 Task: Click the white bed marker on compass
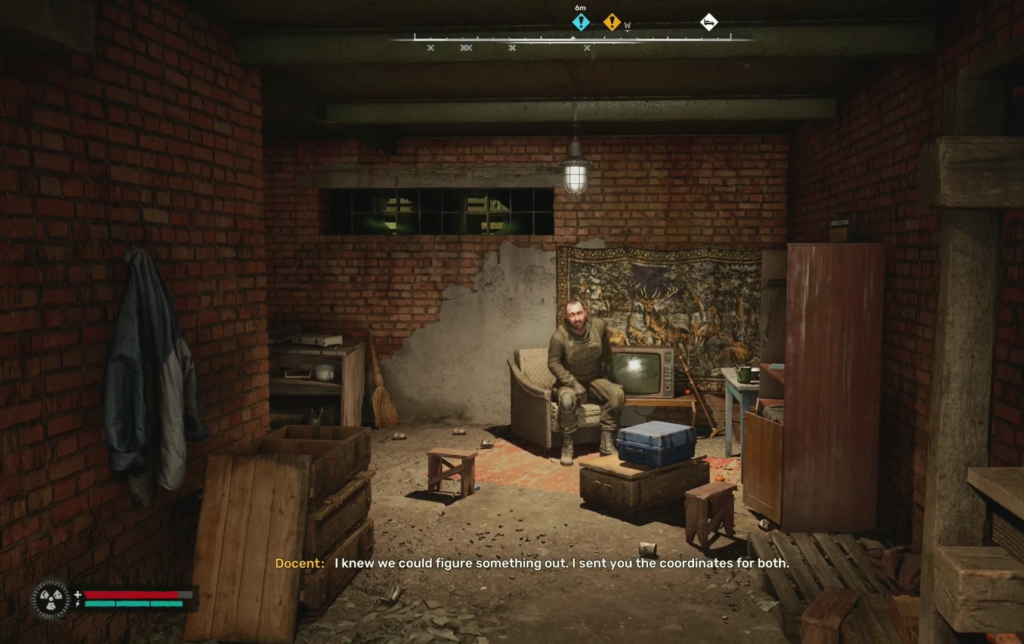(x=708, y=21)
